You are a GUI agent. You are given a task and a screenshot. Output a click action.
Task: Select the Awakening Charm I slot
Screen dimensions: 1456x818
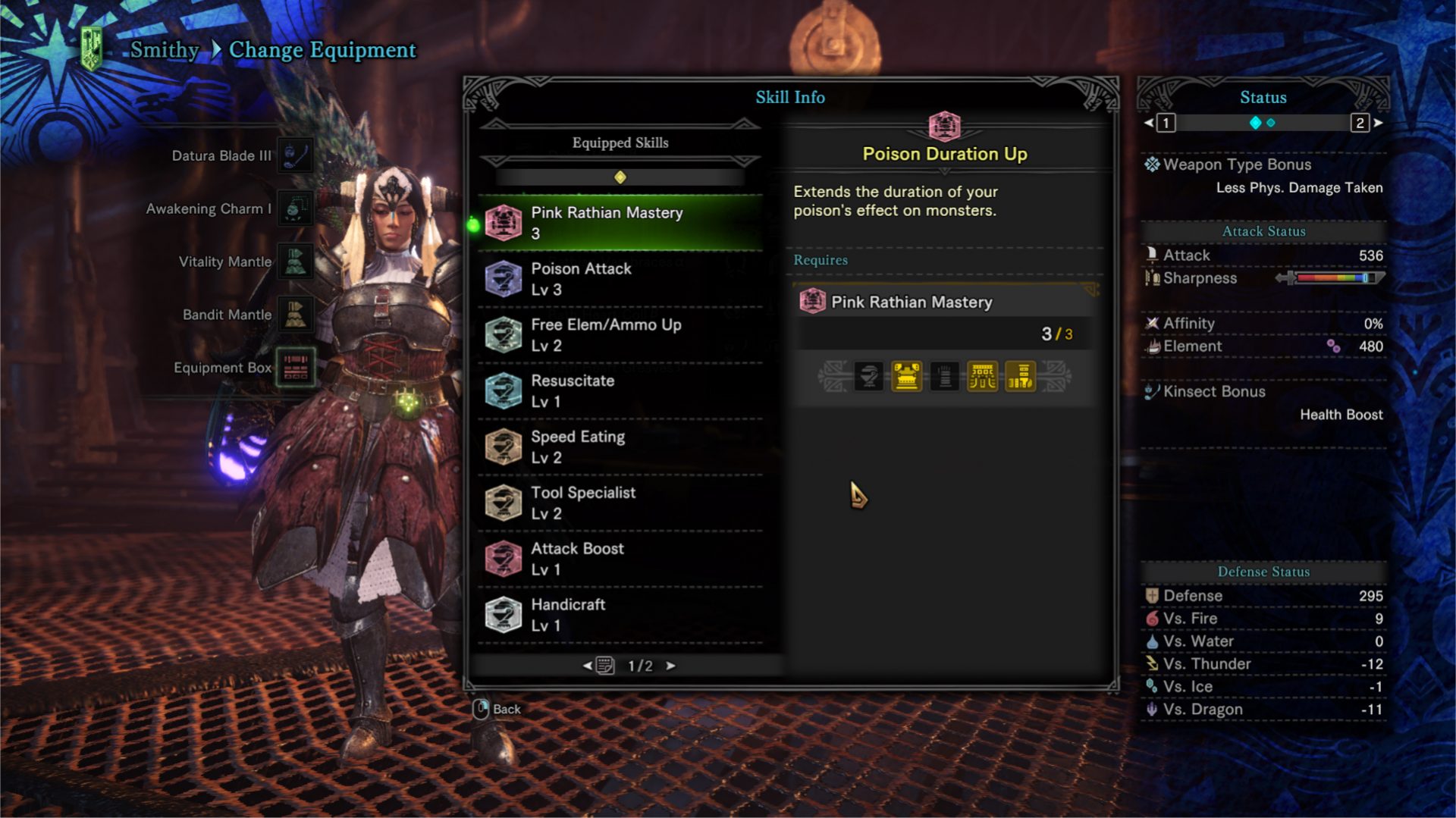pos(295,208)
